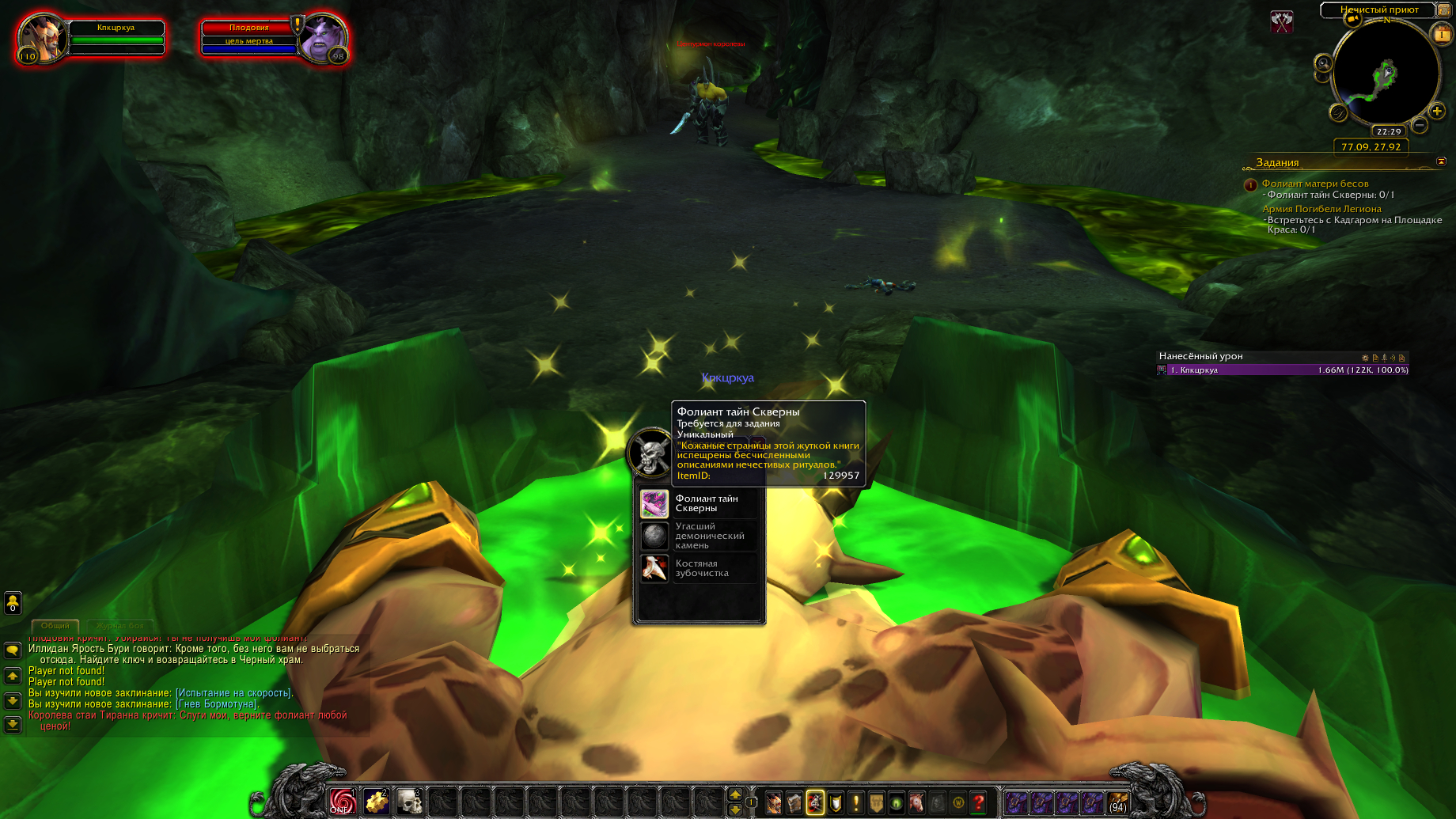
Task: Select the Армия Погибели Легиона quest
Action: point(1321,209)
